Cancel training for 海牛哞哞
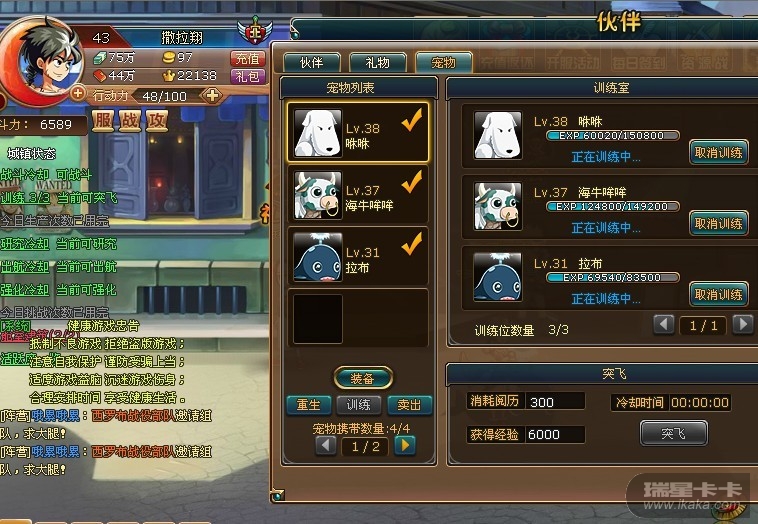 click(718, 223)
